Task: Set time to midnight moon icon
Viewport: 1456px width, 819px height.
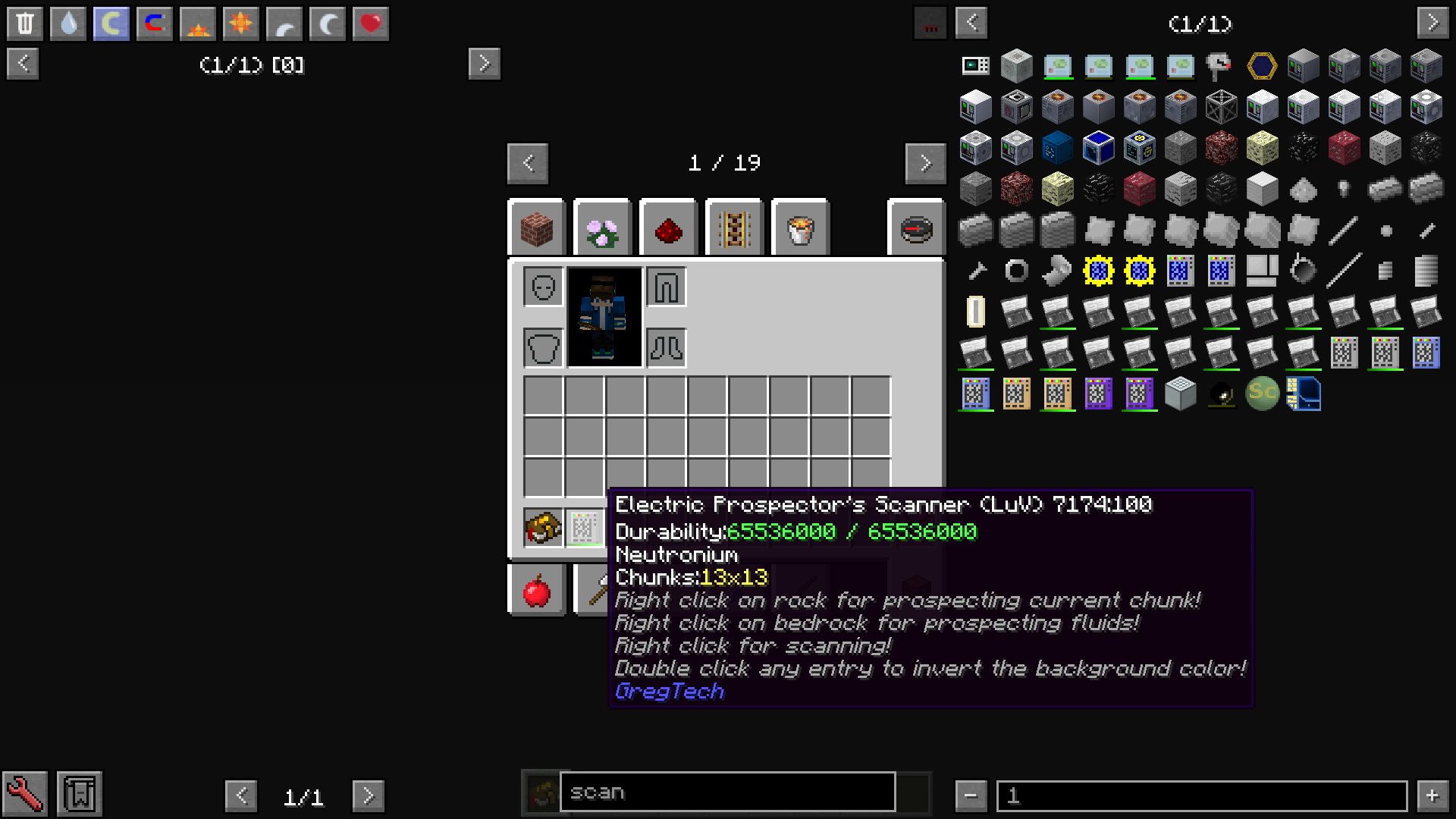Action: (327, 24)
